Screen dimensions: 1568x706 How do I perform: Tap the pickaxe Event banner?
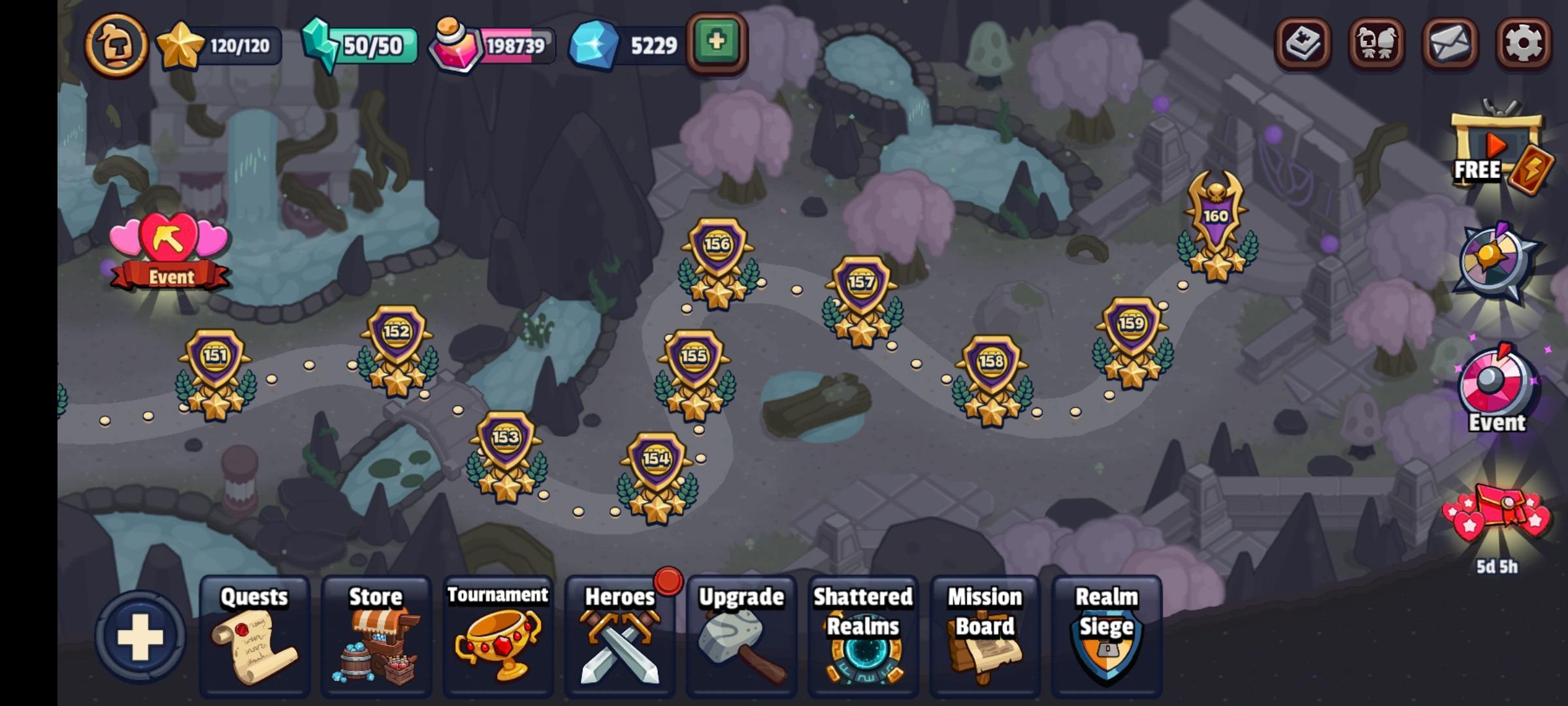(x=169, y=248)
